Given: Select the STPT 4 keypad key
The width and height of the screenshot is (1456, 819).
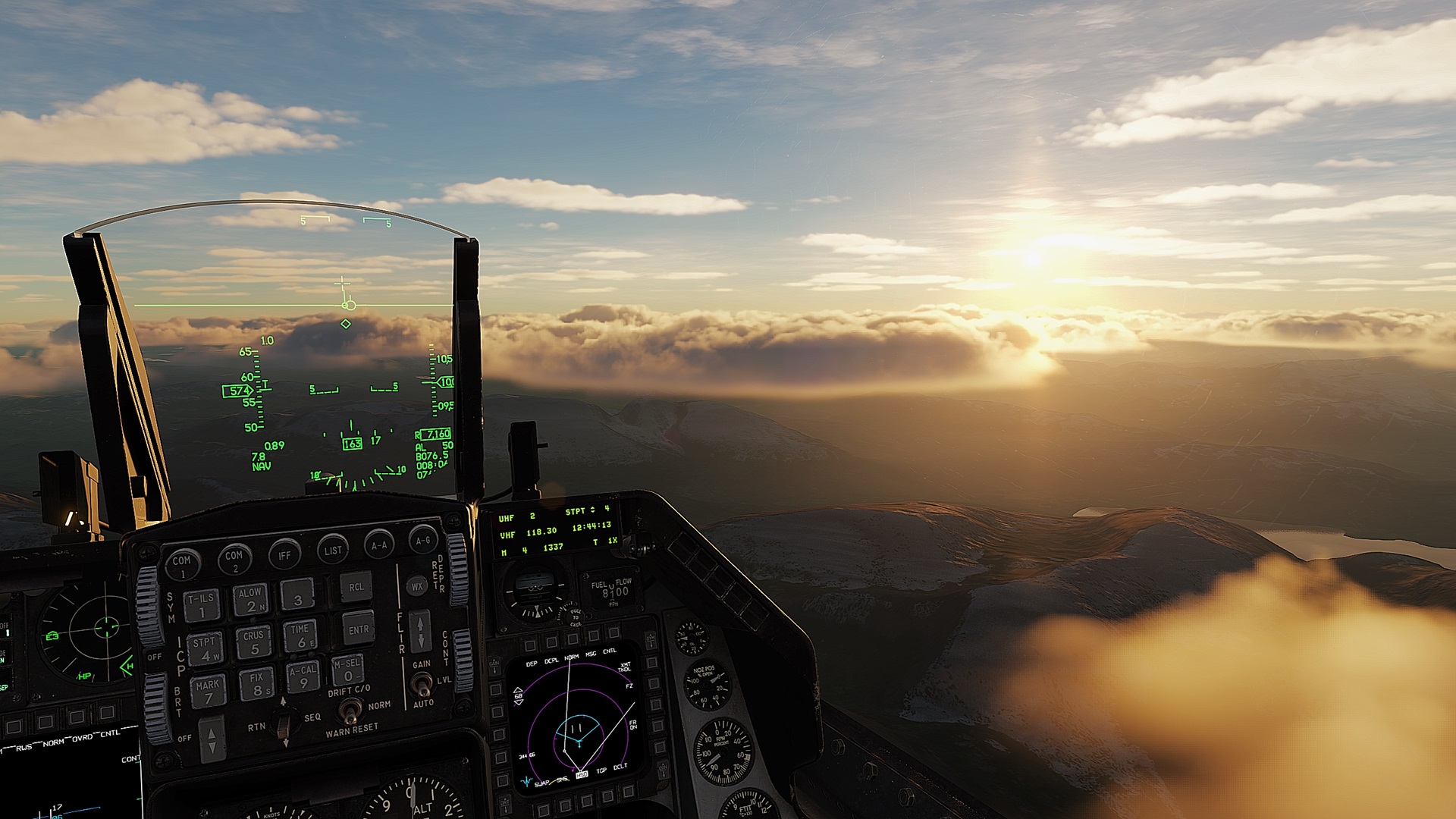Looking at the screenshot, I should (x=205, y=648).
